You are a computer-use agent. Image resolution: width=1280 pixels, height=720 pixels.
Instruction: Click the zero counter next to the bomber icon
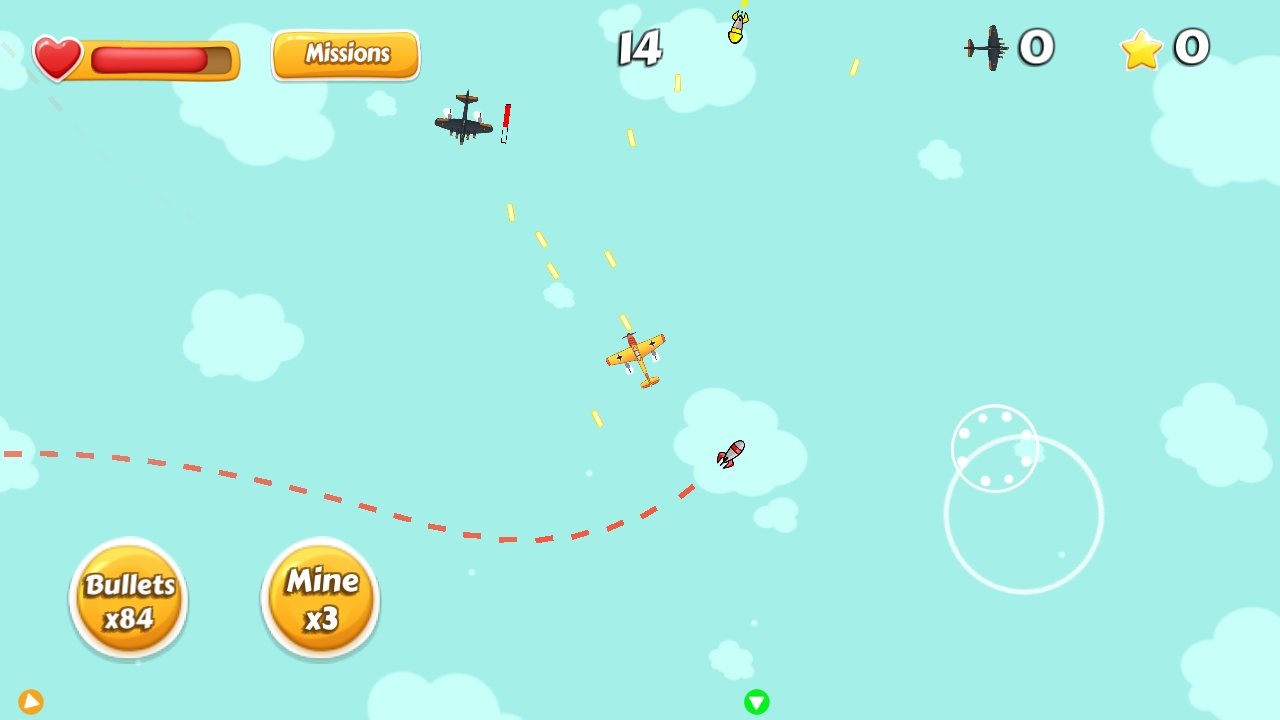tap(1036, 46)
